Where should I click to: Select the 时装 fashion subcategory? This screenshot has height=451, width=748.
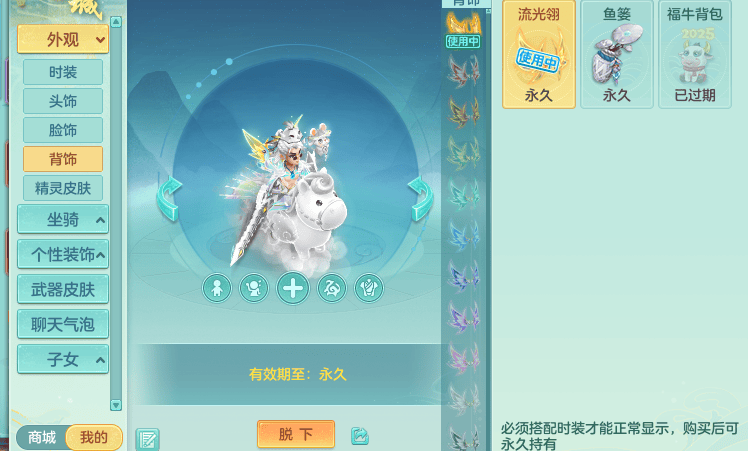(x=63, y=72)
